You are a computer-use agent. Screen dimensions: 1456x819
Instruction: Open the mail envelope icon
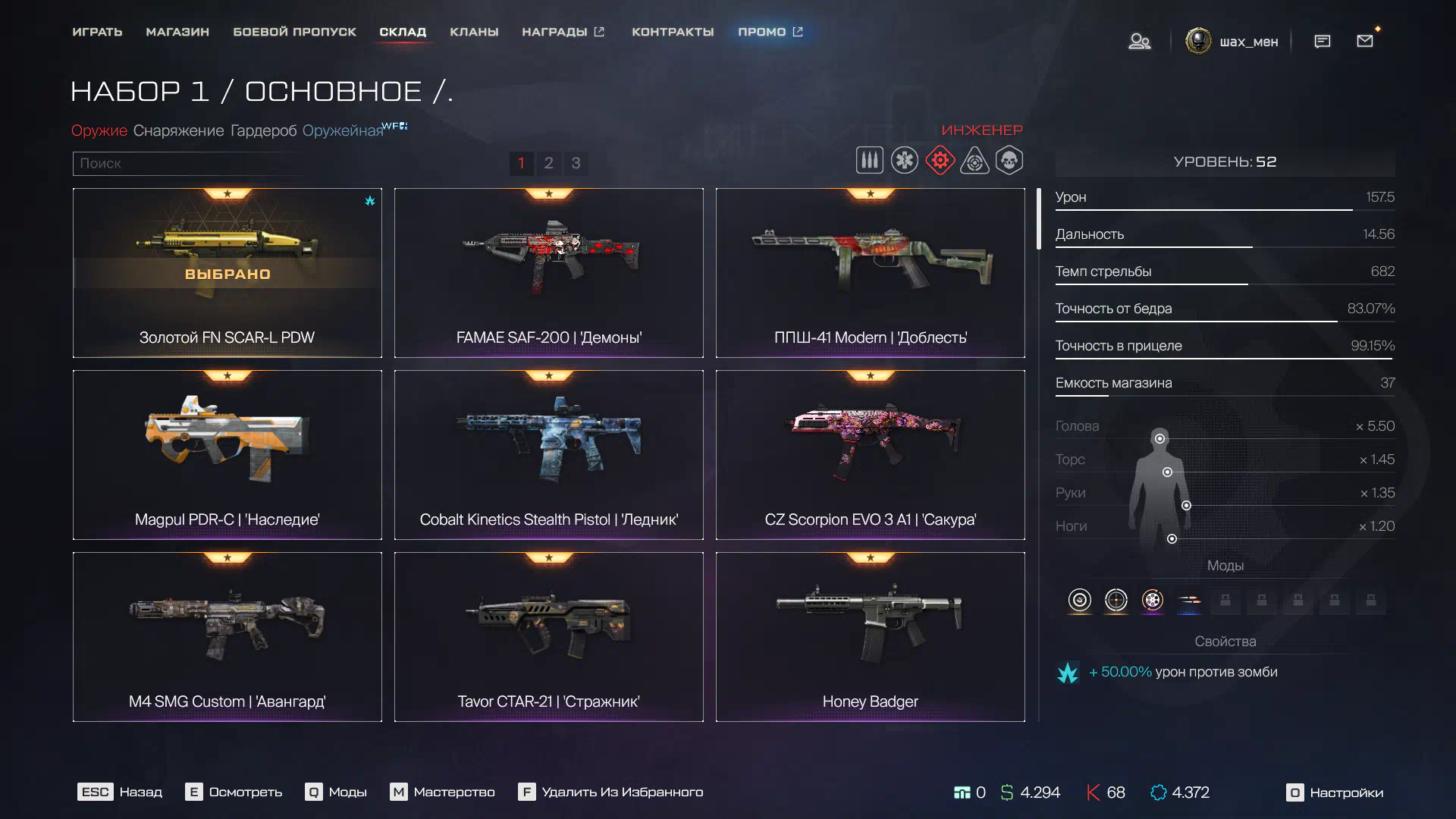[x=1365, y=41]
